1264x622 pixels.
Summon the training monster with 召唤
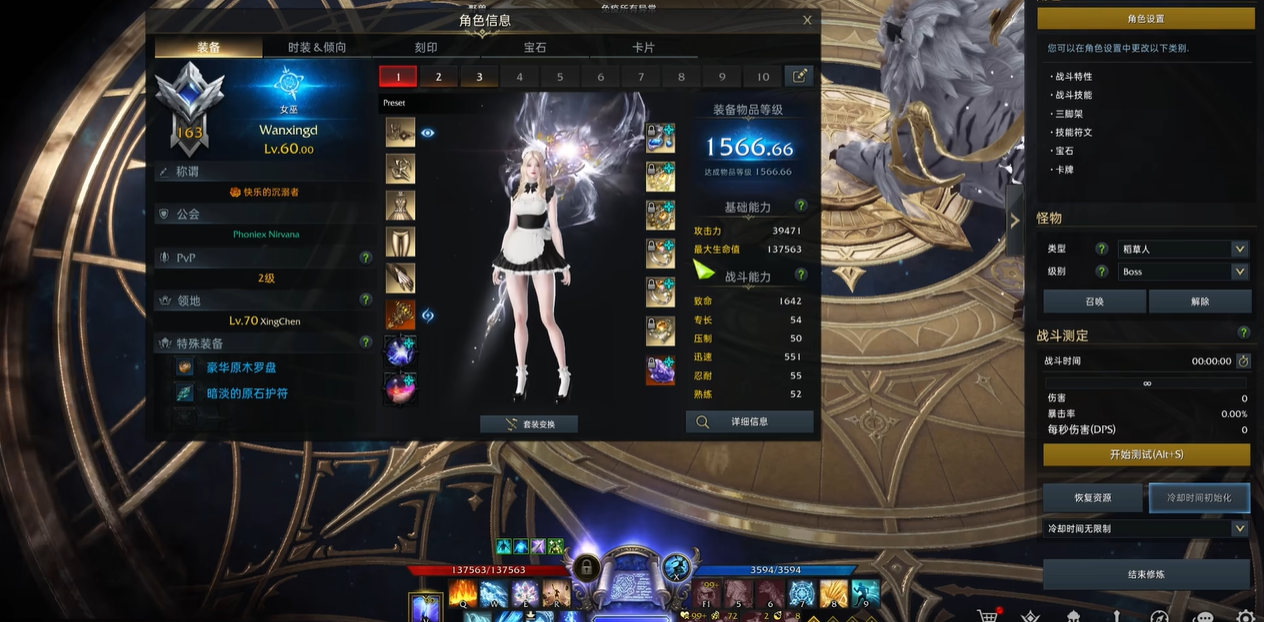[1094, 301]
